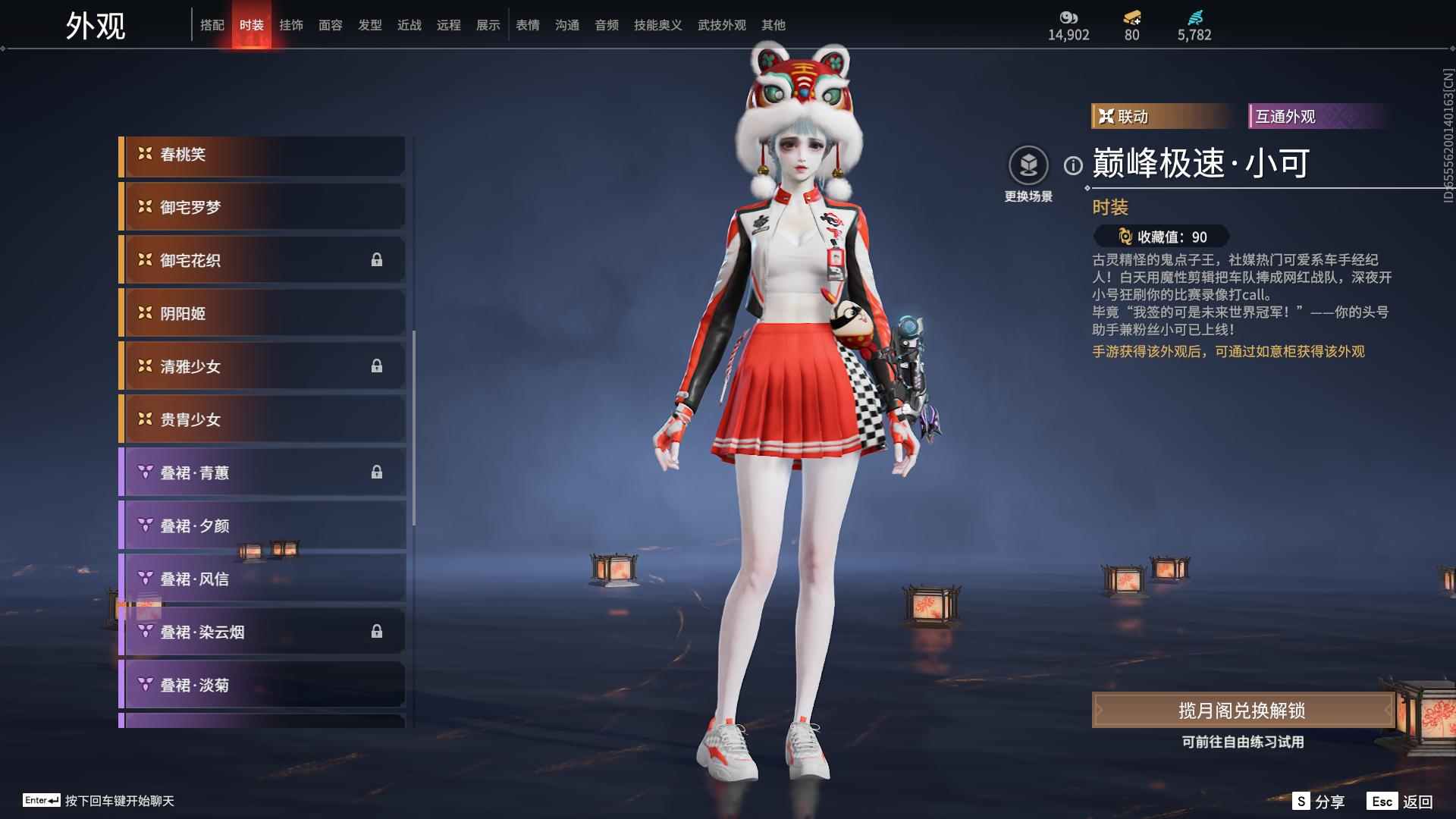1456x819 pixels.
Task: Toggle the 联动 crossover tag
Action: click(x=1158, y=116)
